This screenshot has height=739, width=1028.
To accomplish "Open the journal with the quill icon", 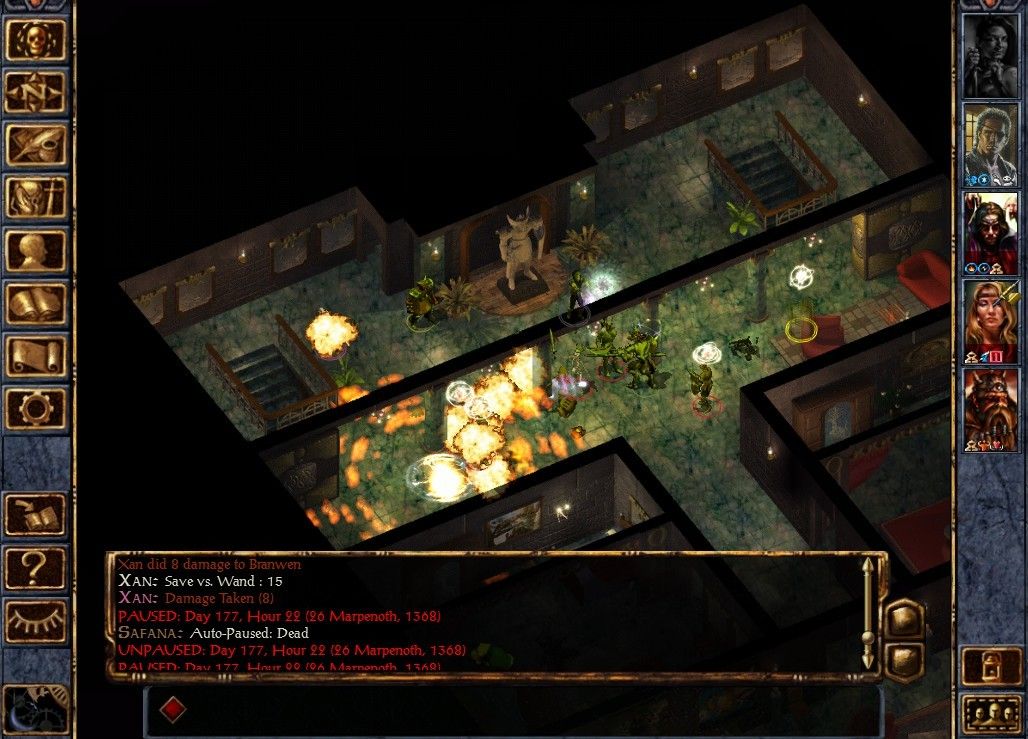I will [x=36, y=145].
